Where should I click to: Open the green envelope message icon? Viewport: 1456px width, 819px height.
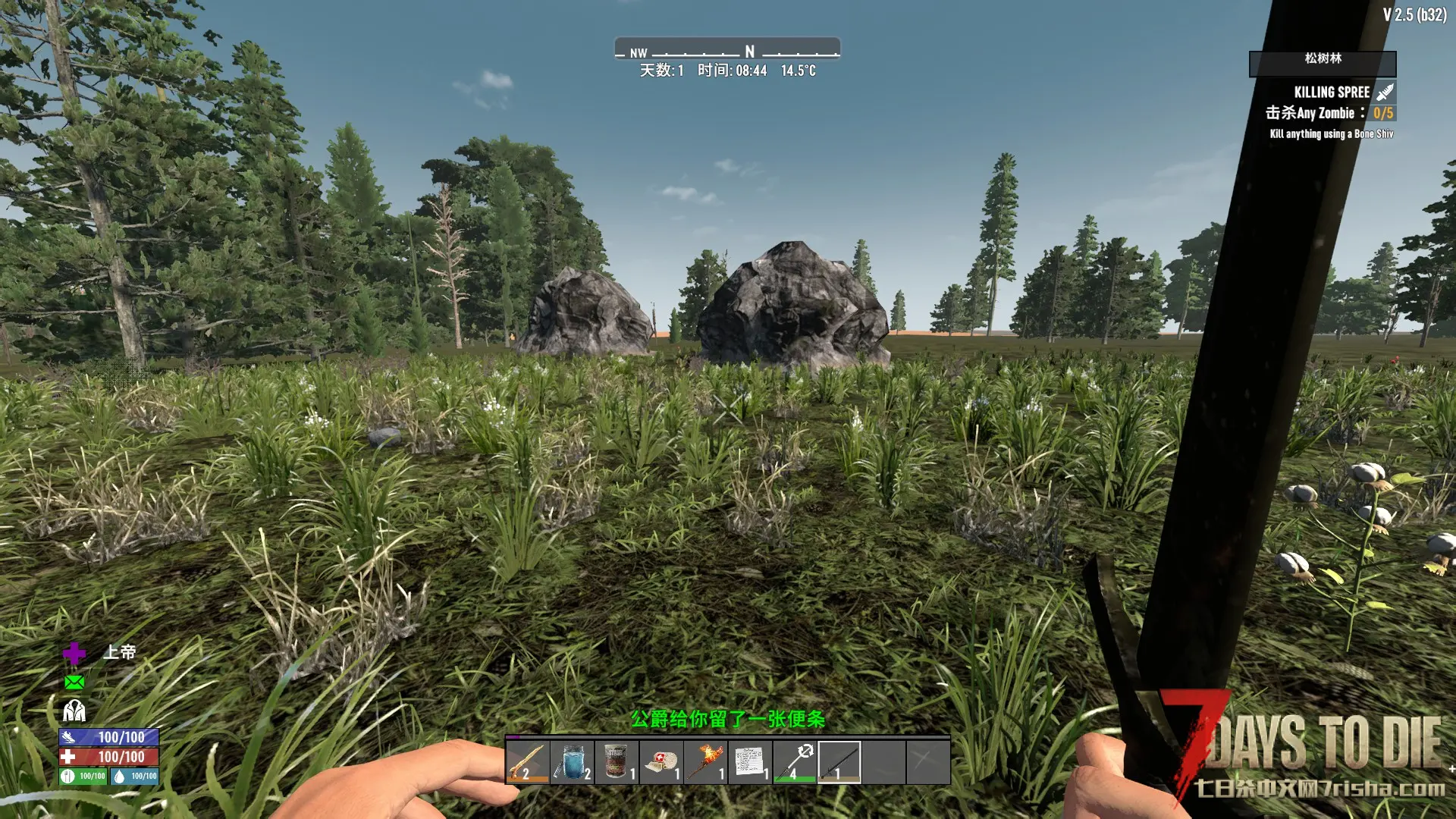coord(74,682)
